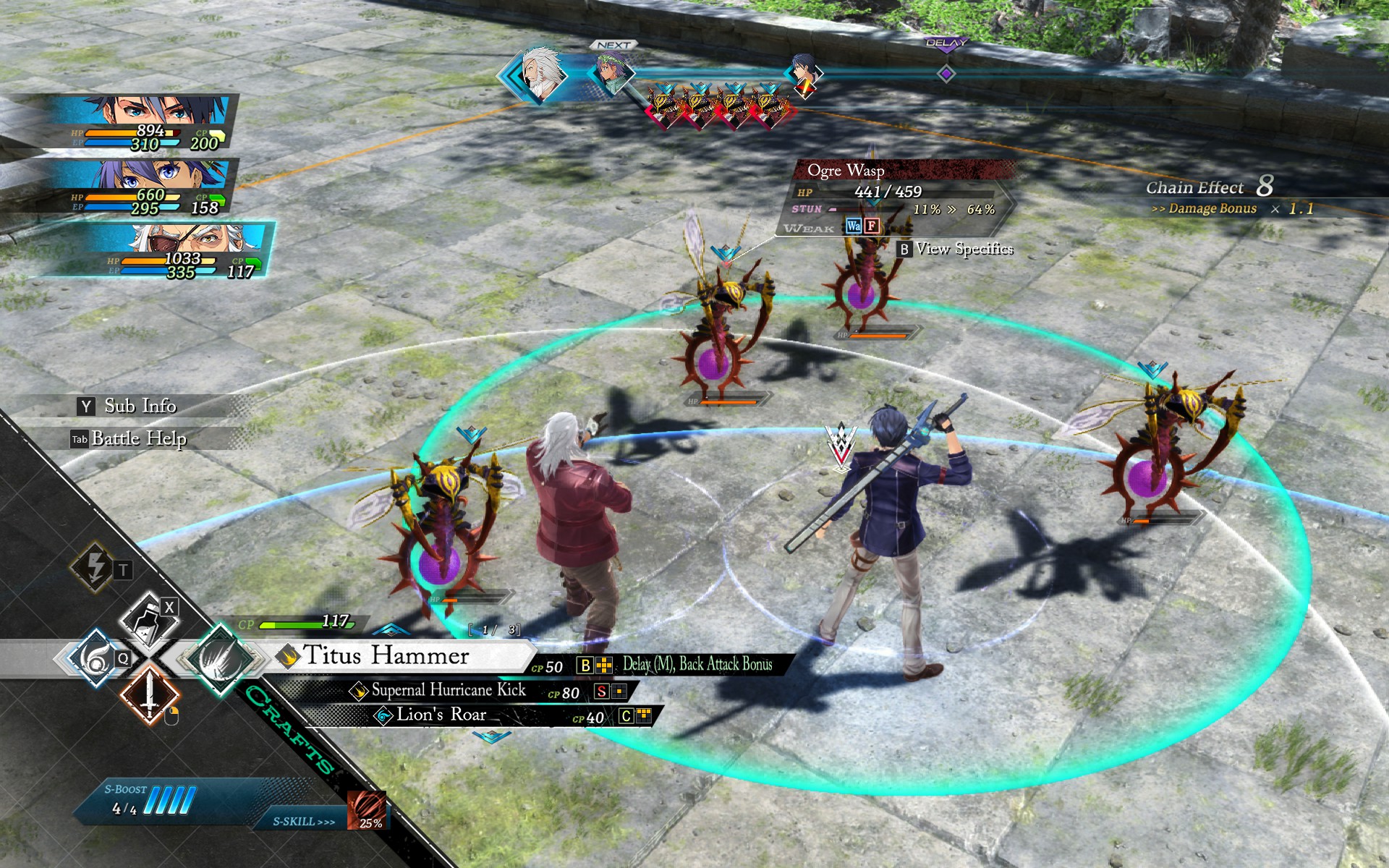The height and width of the screenshot is (868, 1389).
Task: Select the green crafts command diamond
Action: (218, 657)
